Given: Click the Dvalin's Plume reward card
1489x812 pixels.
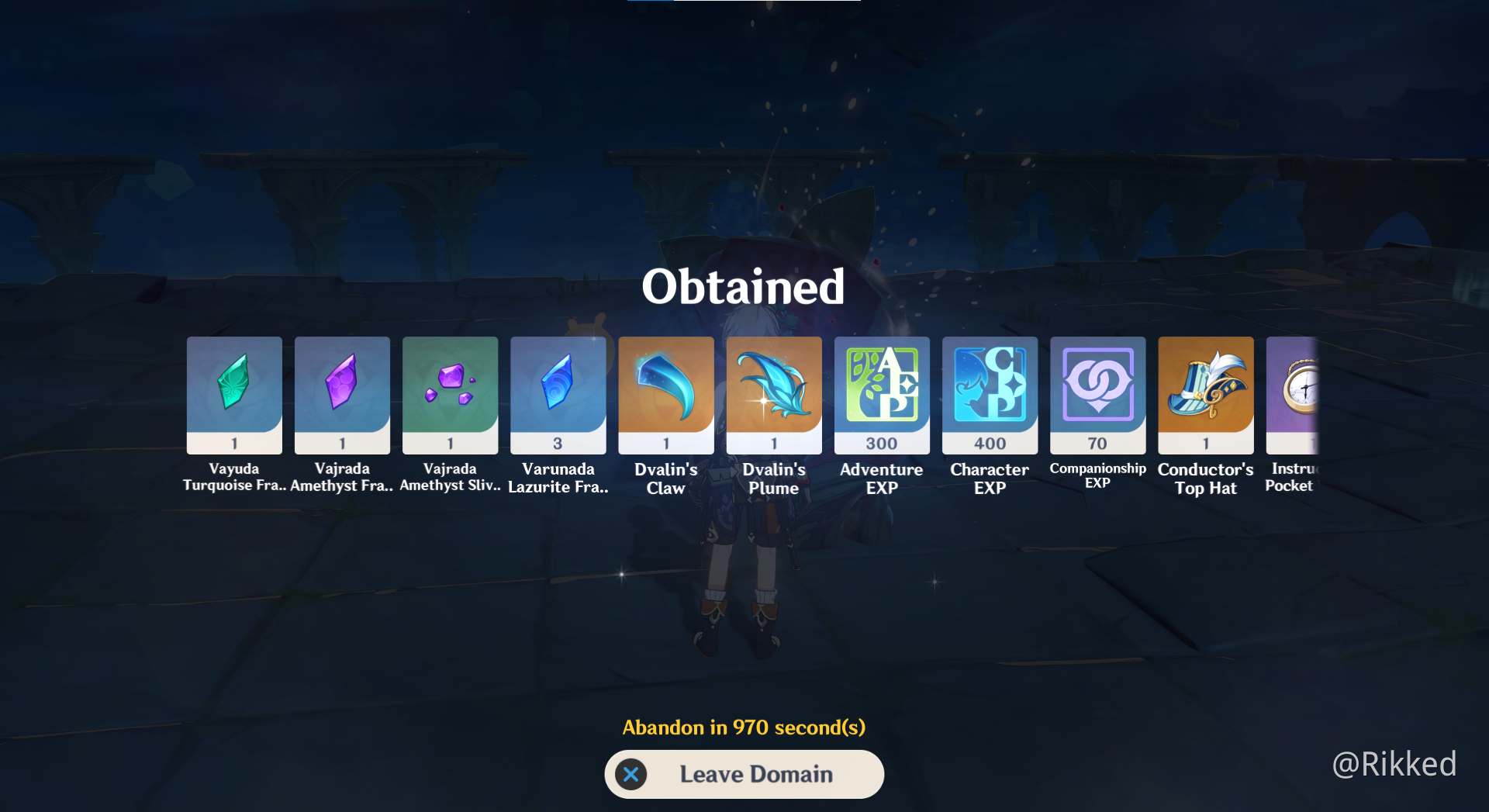Looking at the screenshot, I should pos(773,395).
